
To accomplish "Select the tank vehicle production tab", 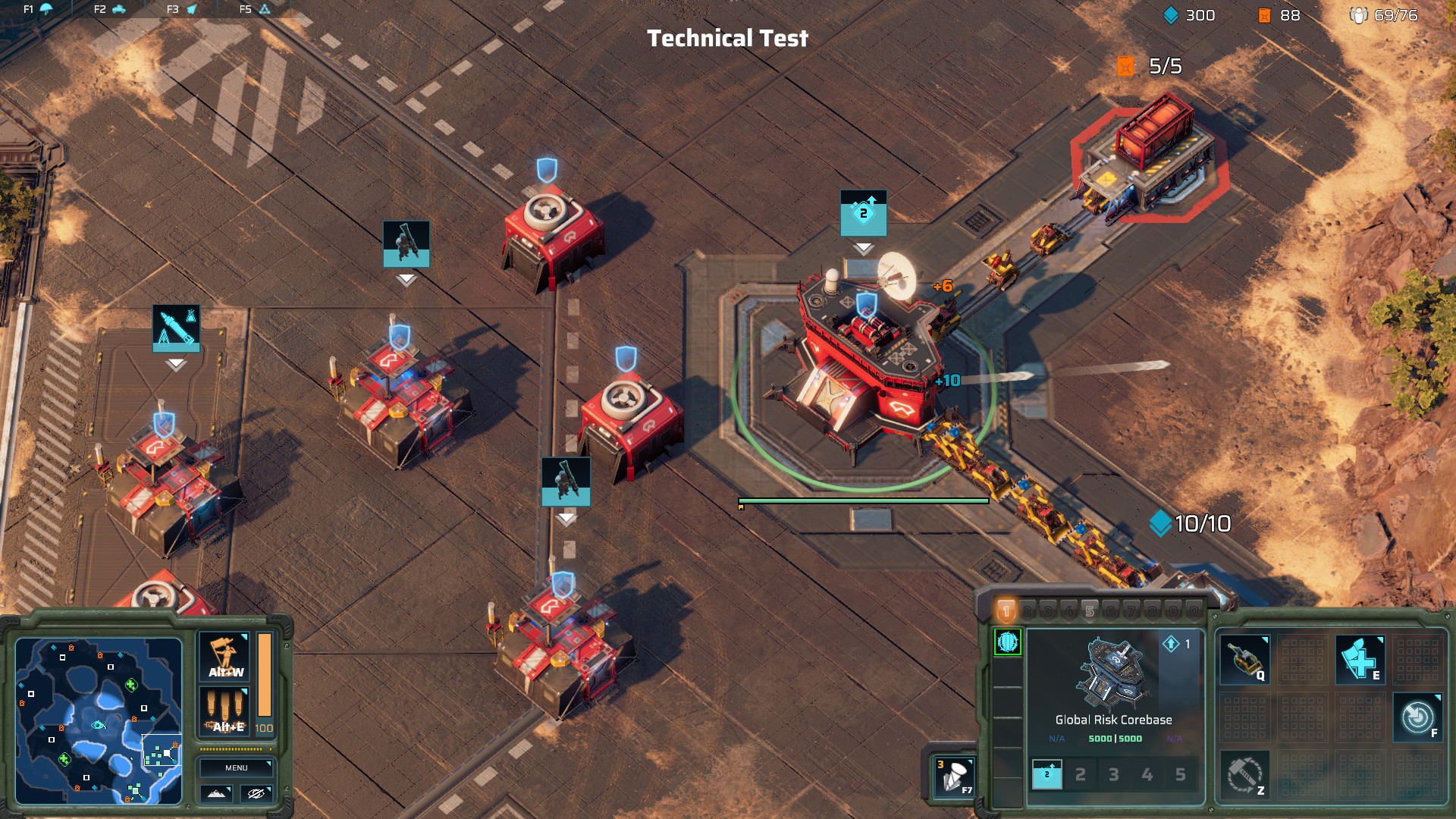I will [118, 9].
